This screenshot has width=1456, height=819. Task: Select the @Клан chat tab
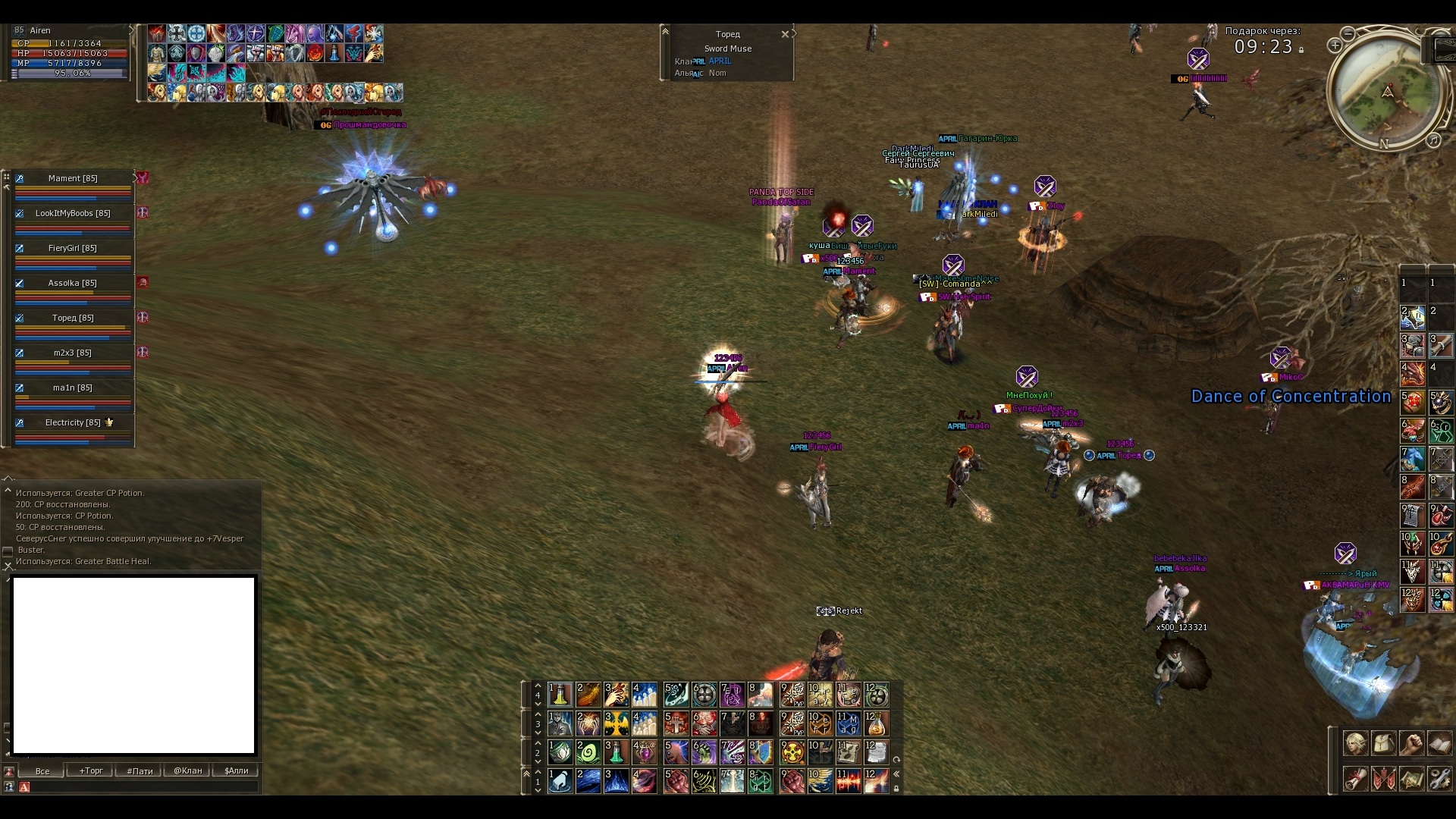(x=188, y=770)
